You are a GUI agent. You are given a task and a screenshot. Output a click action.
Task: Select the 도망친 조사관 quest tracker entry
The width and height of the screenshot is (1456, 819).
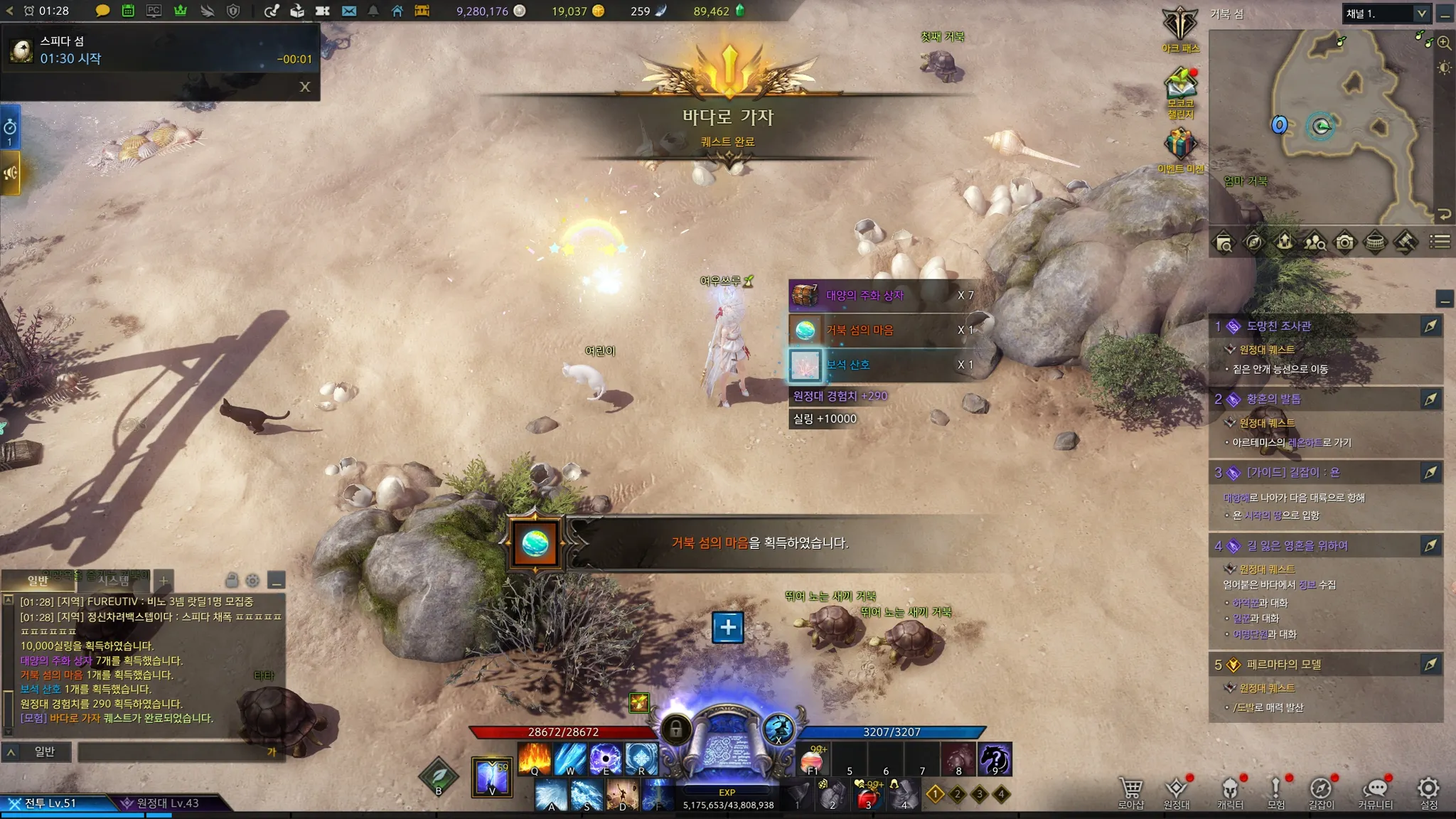pos(1279,326)
